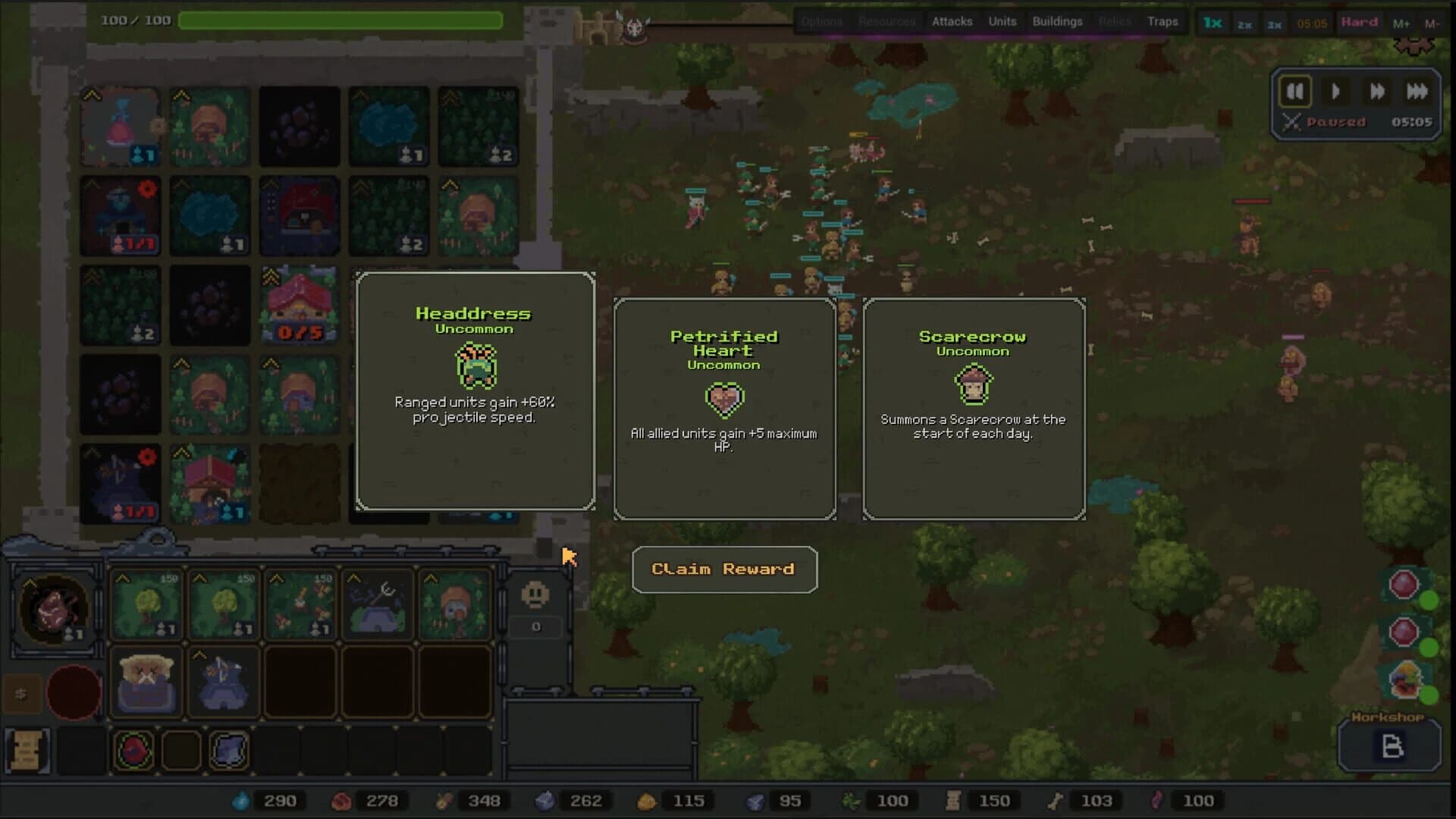
Task: Click the M+ volume control
Action: (1402, 23)
